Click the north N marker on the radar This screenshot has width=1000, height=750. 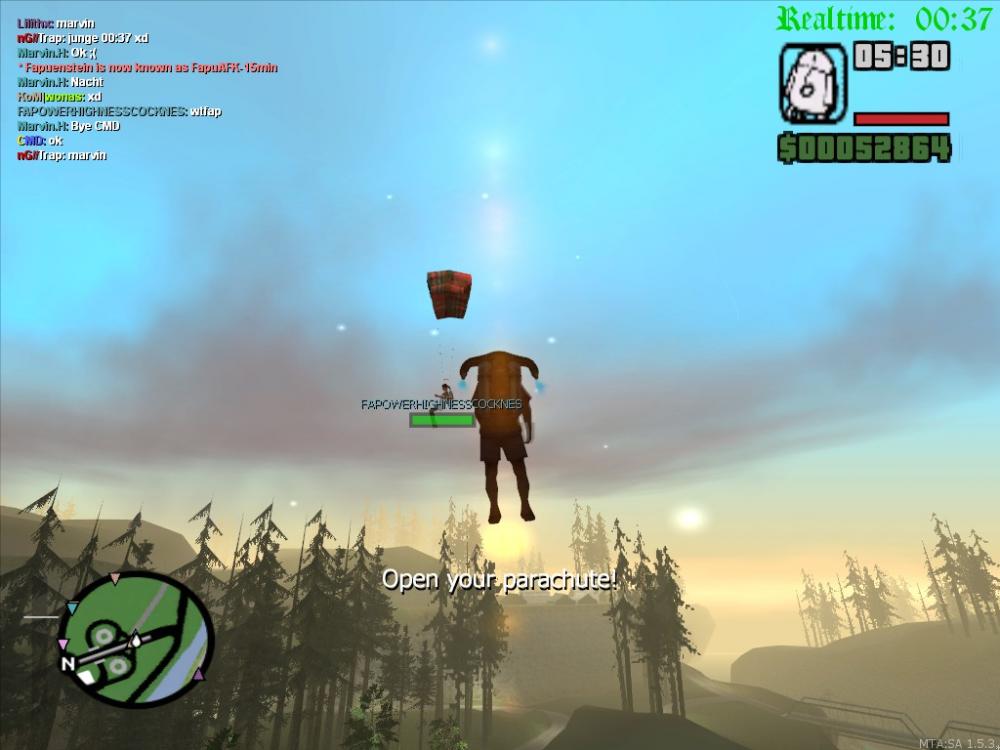point(67,663)
